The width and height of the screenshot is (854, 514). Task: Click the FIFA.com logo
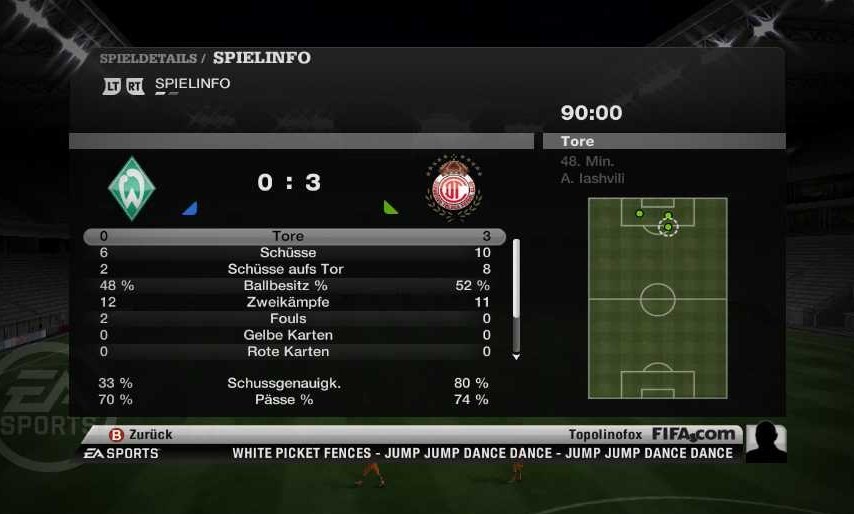point(694,434)
